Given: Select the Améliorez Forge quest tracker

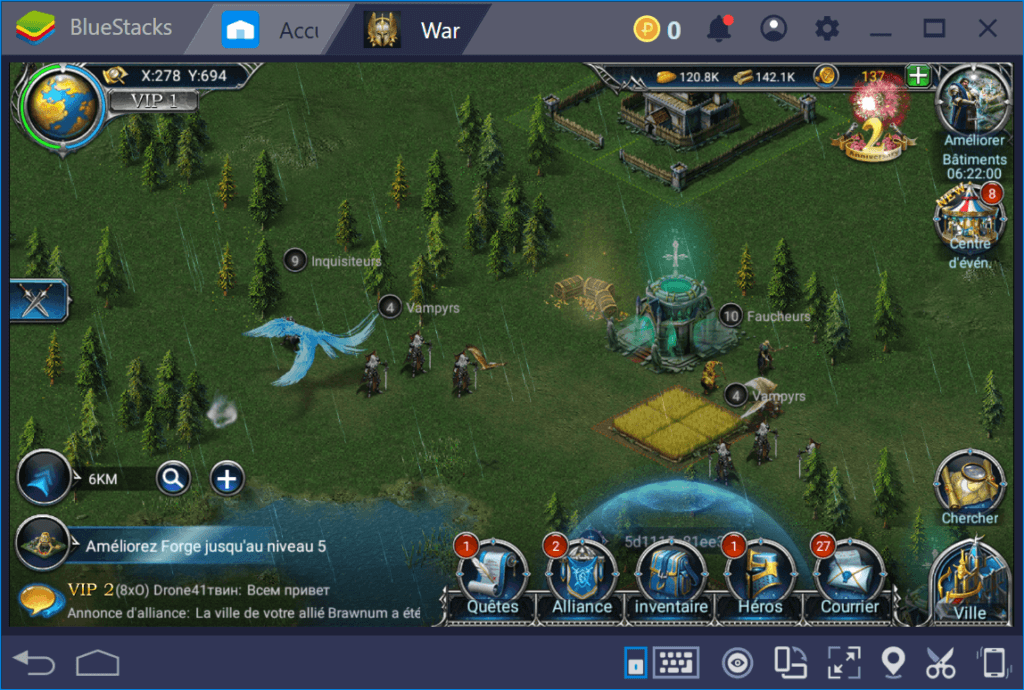Looking at the screenshot, I should [205, 546].
